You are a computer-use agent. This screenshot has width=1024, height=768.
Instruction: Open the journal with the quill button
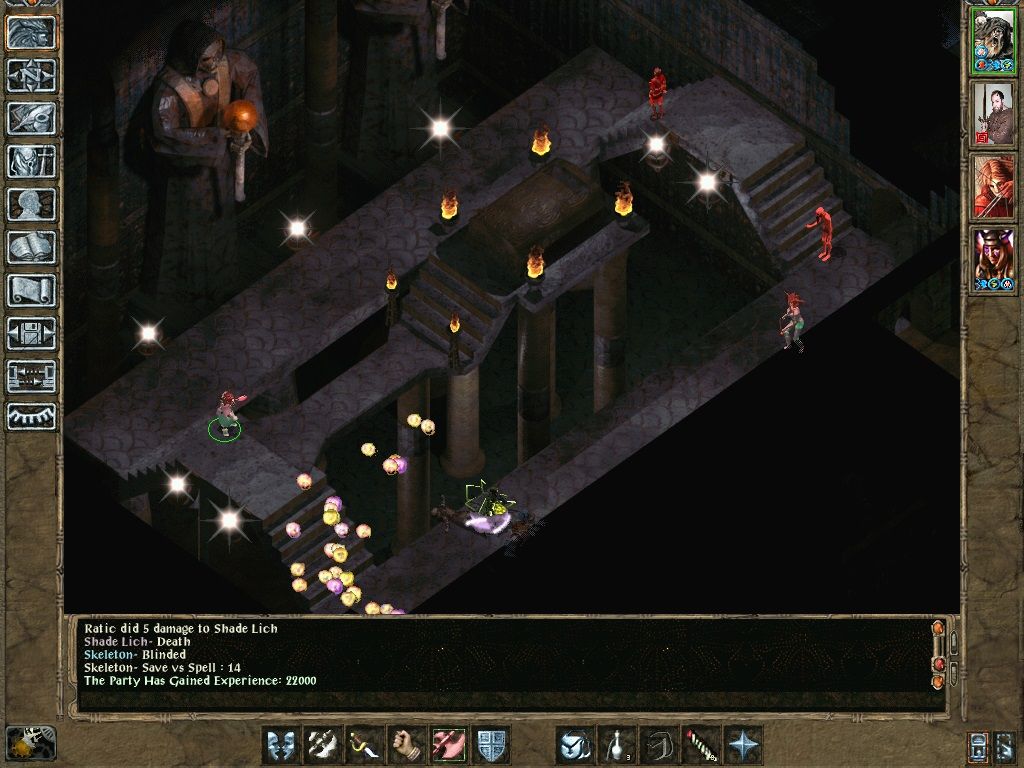click(31, 118)
